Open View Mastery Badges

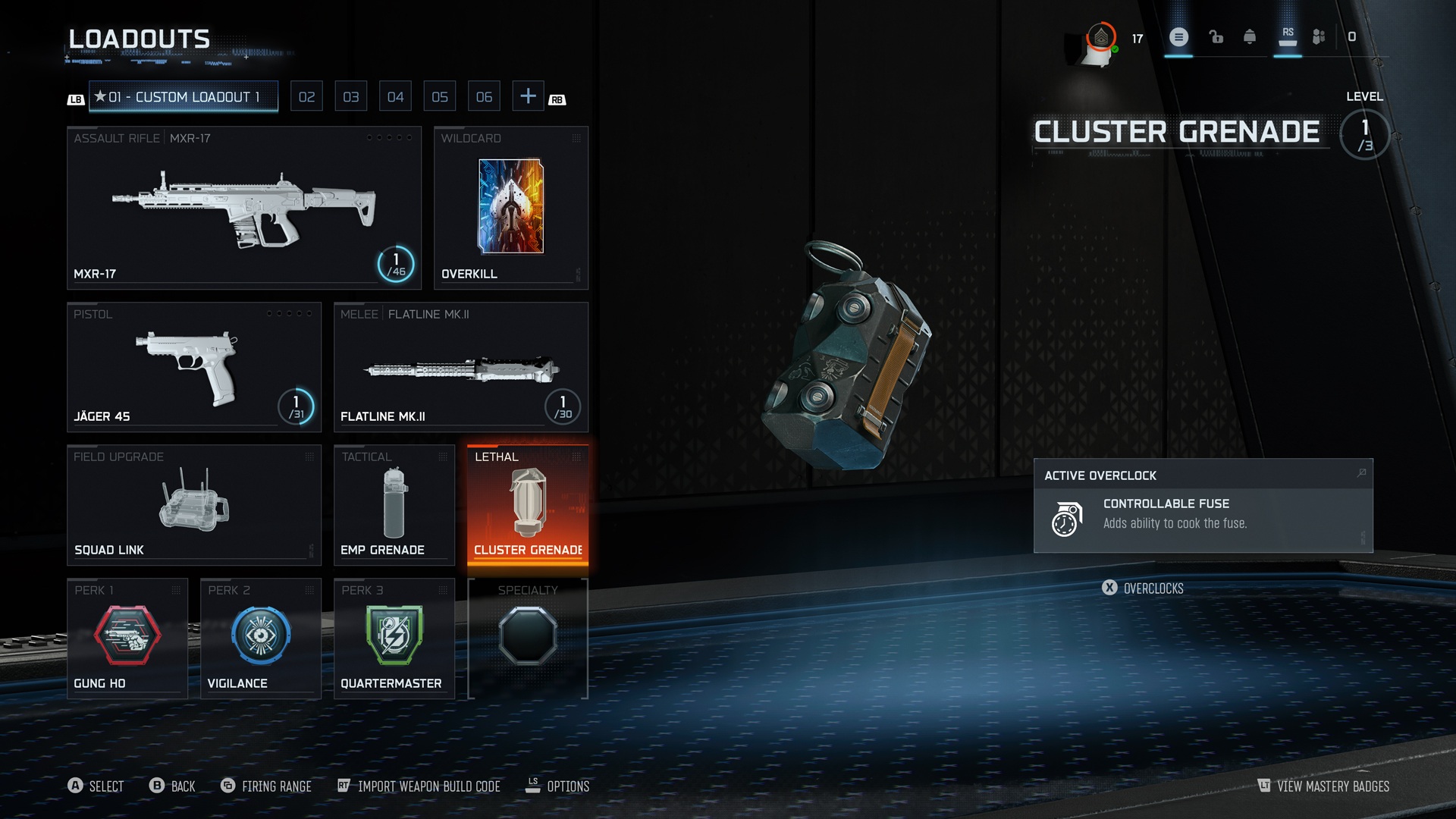pyautogui.click(x=1323, y=786)
